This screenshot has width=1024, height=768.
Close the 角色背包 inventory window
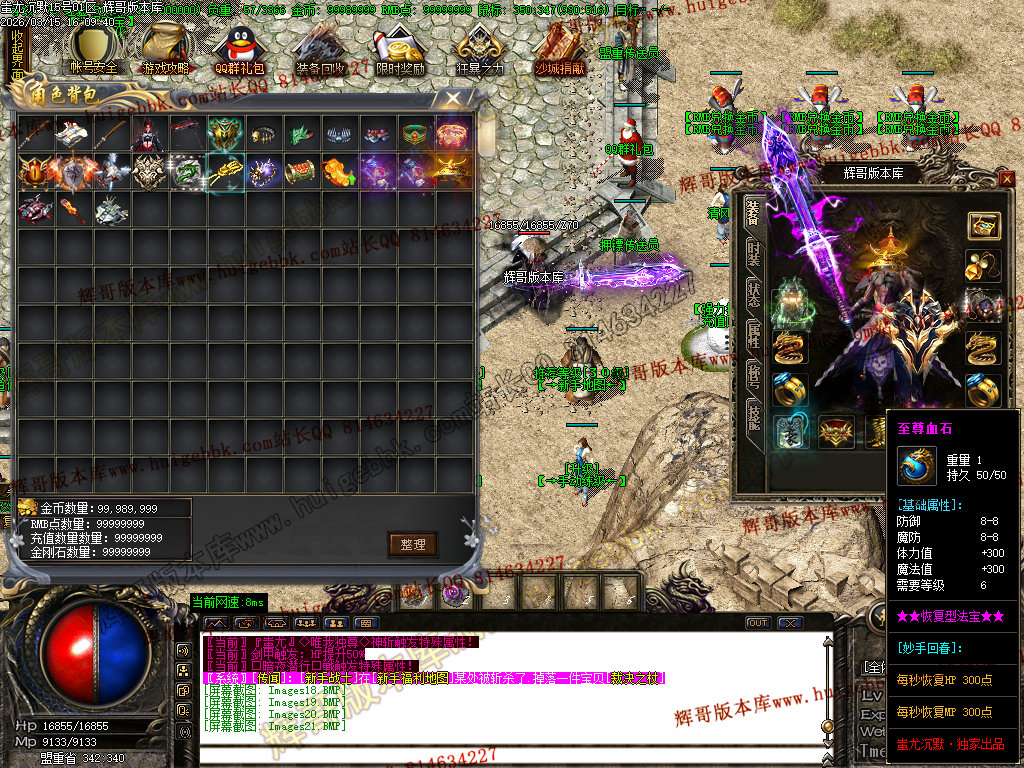point(453,98)
